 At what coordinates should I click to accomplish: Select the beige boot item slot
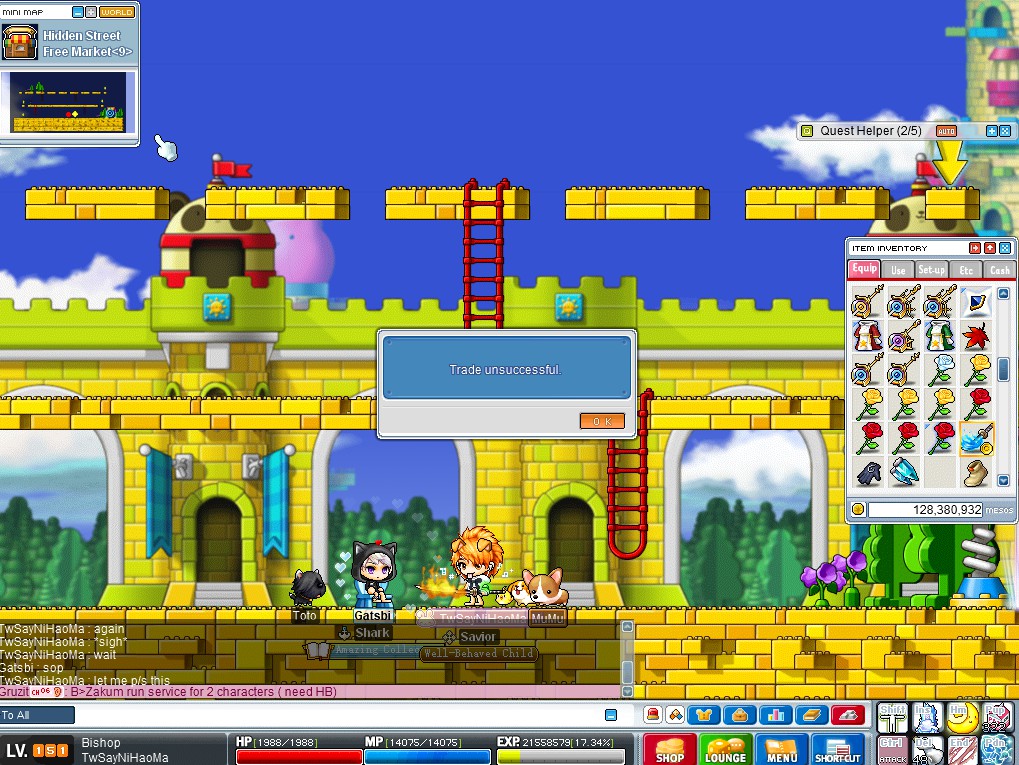click(975, 473)
